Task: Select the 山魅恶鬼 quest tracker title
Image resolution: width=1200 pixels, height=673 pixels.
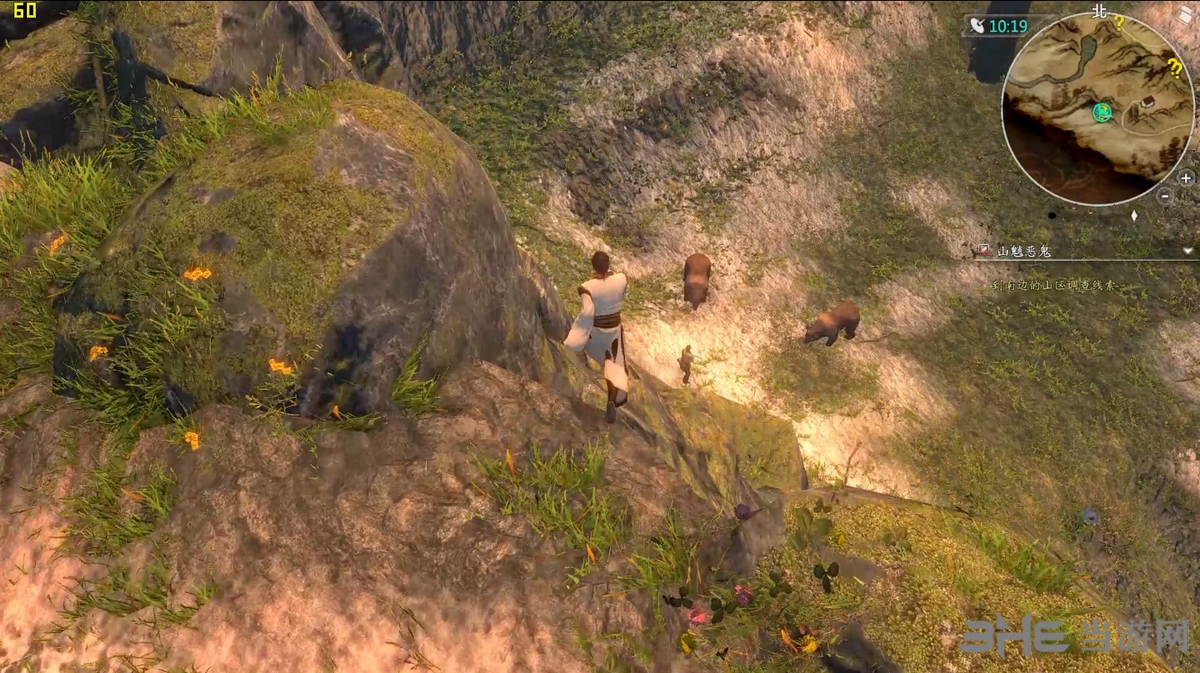Action: [x=1024, y=251]
